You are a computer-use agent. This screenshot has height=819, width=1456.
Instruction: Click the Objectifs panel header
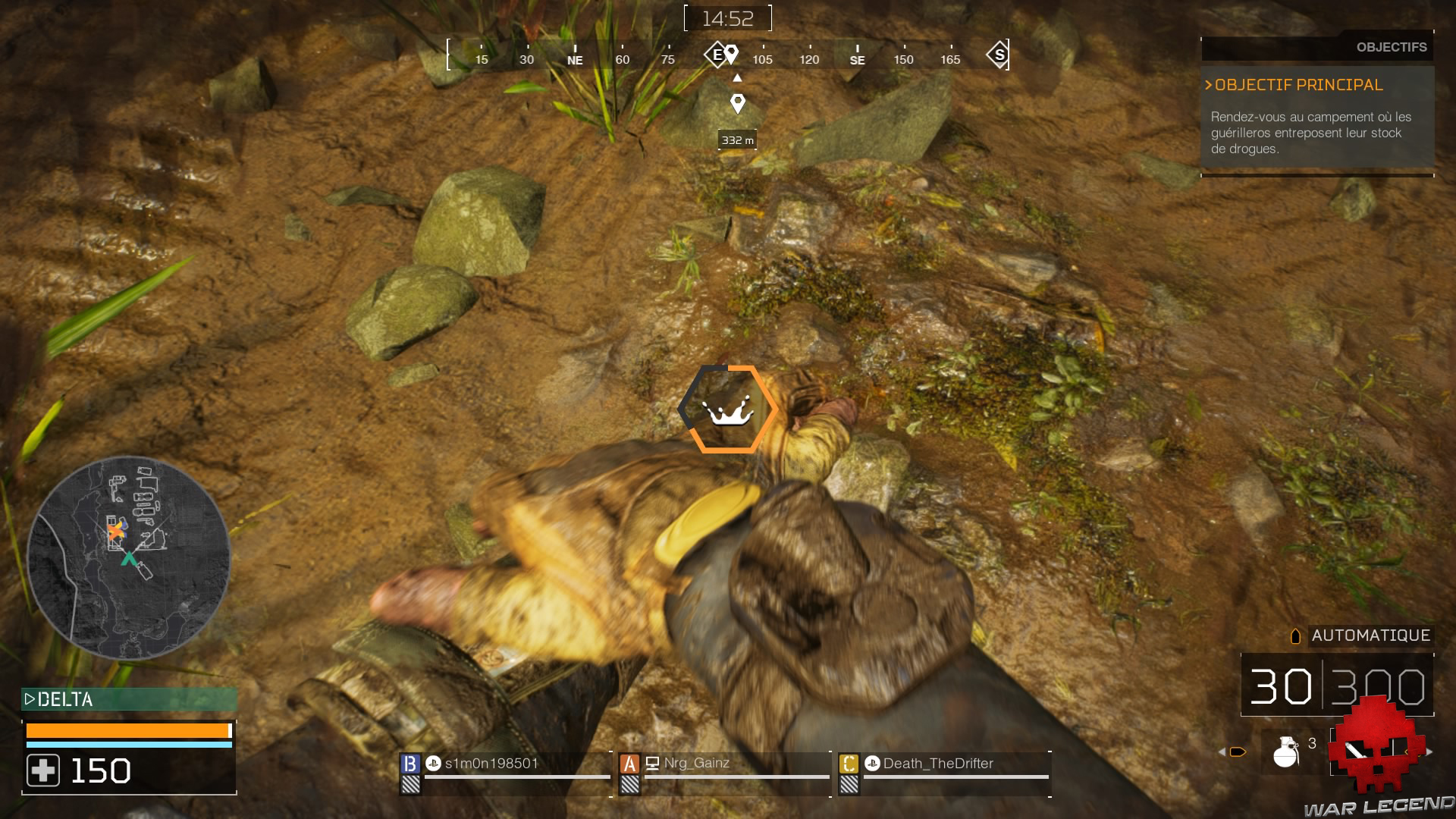(1391, 47)
